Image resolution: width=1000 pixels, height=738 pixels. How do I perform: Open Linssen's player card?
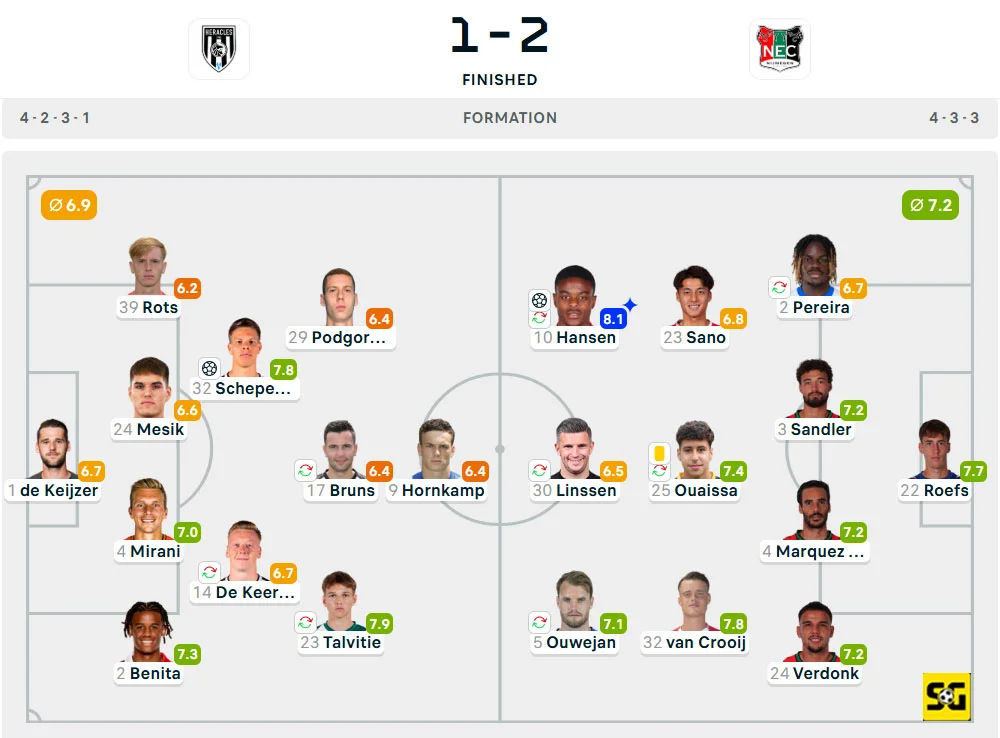click(574, 450)
